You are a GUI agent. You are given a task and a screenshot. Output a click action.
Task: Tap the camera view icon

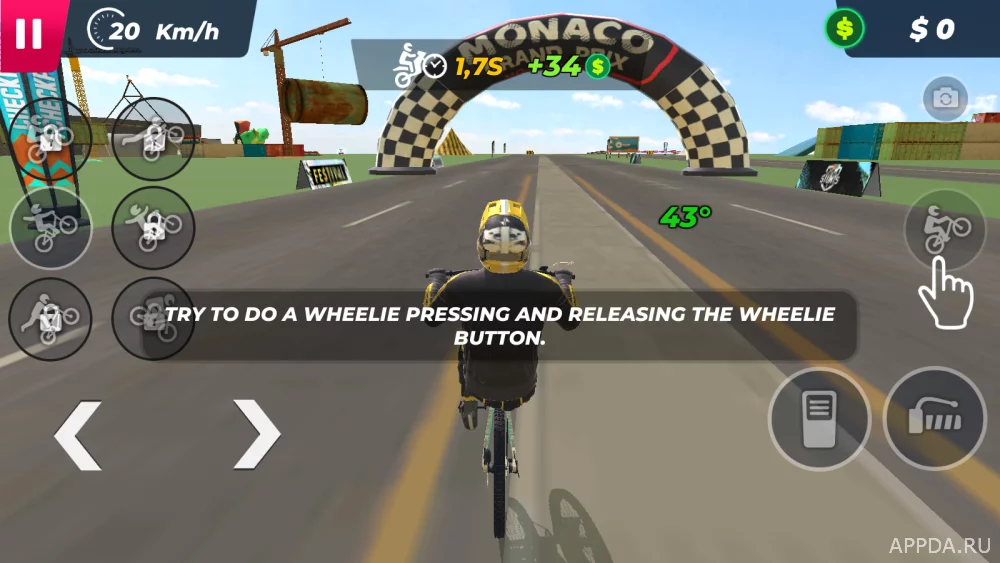pyautogui.click(x=944, y=98)
